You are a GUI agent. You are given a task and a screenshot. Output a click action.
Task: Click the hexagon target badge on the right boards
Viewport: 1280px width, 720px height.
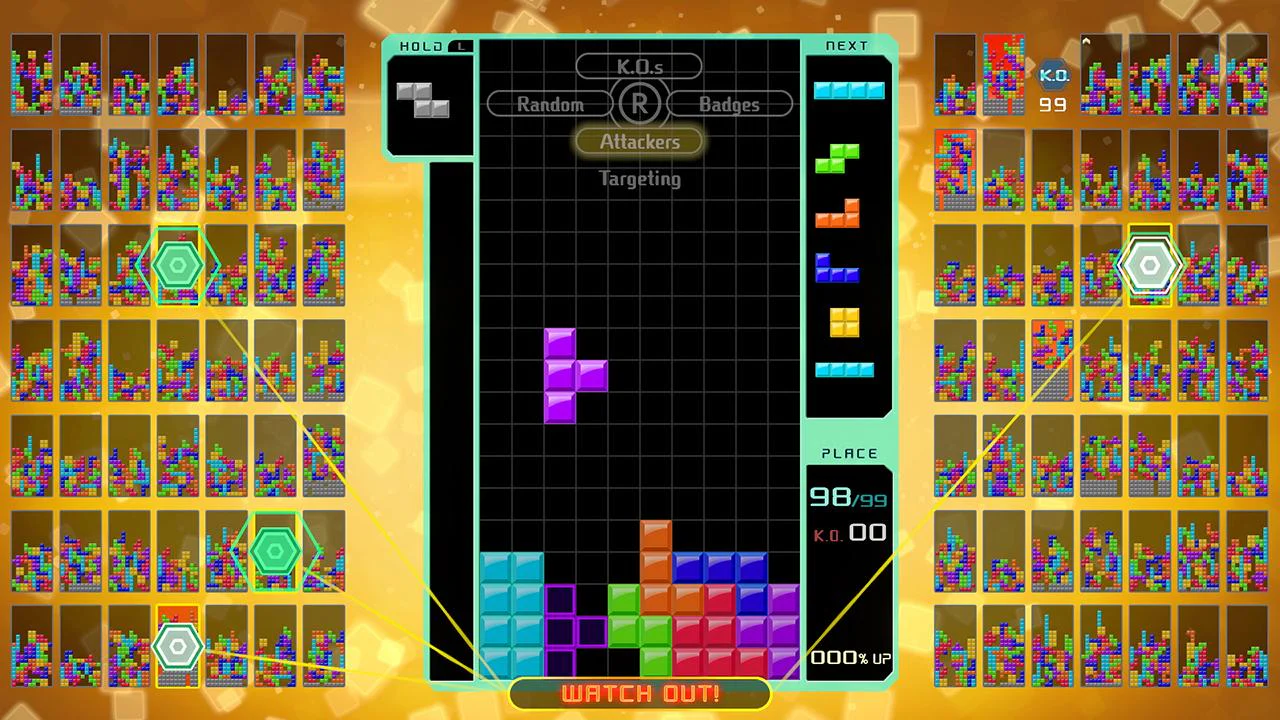[x=1150, y=264]
